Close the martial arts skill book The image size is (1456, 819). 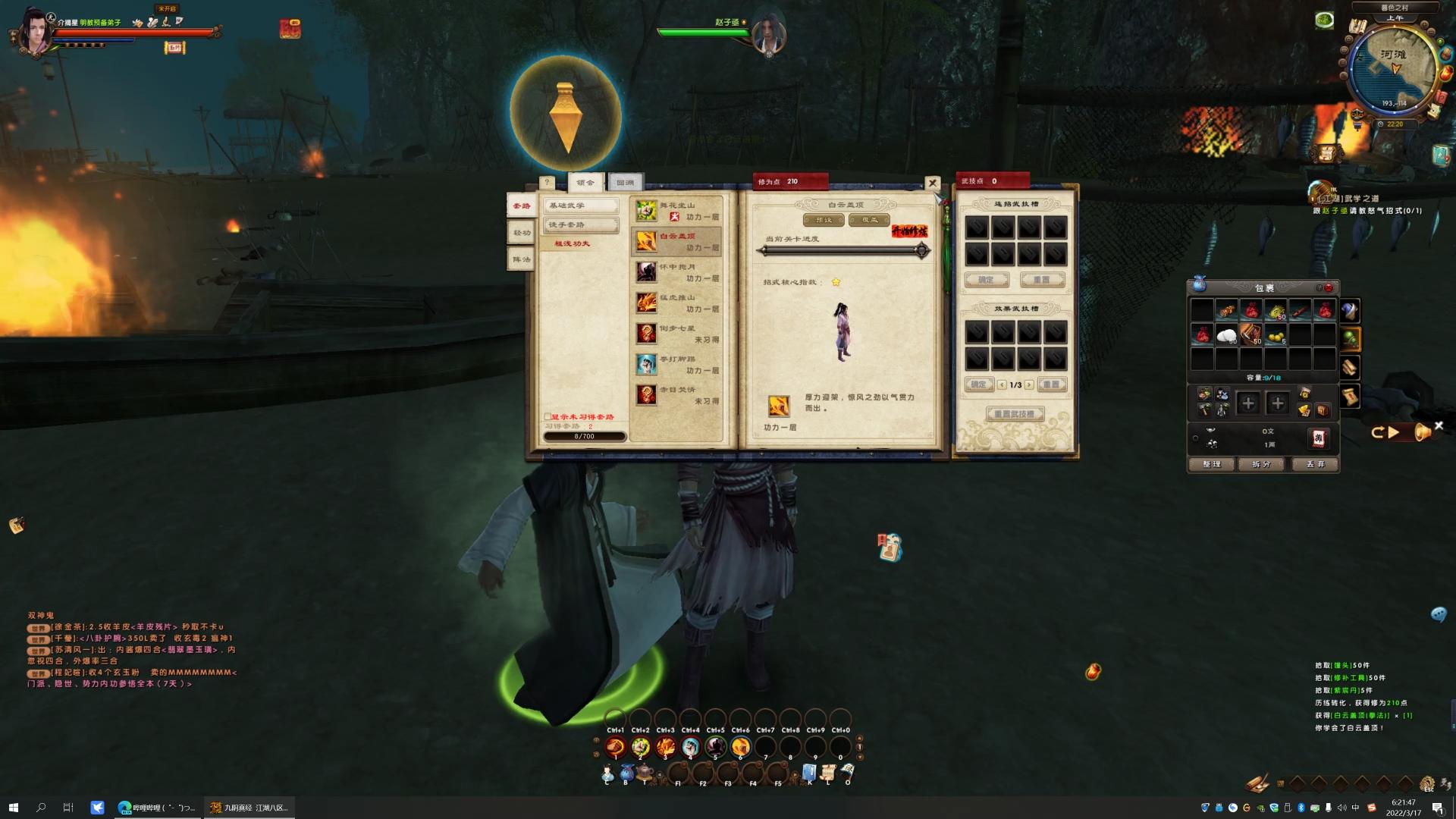932,183
